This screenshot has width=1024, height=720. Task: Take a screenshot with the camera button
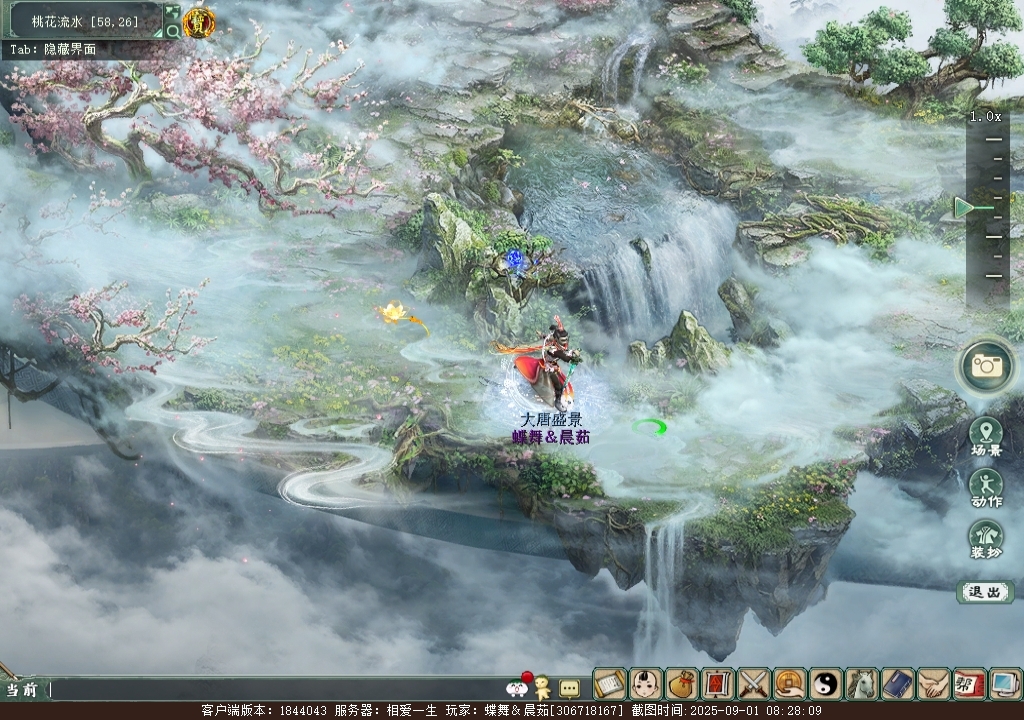986,365
